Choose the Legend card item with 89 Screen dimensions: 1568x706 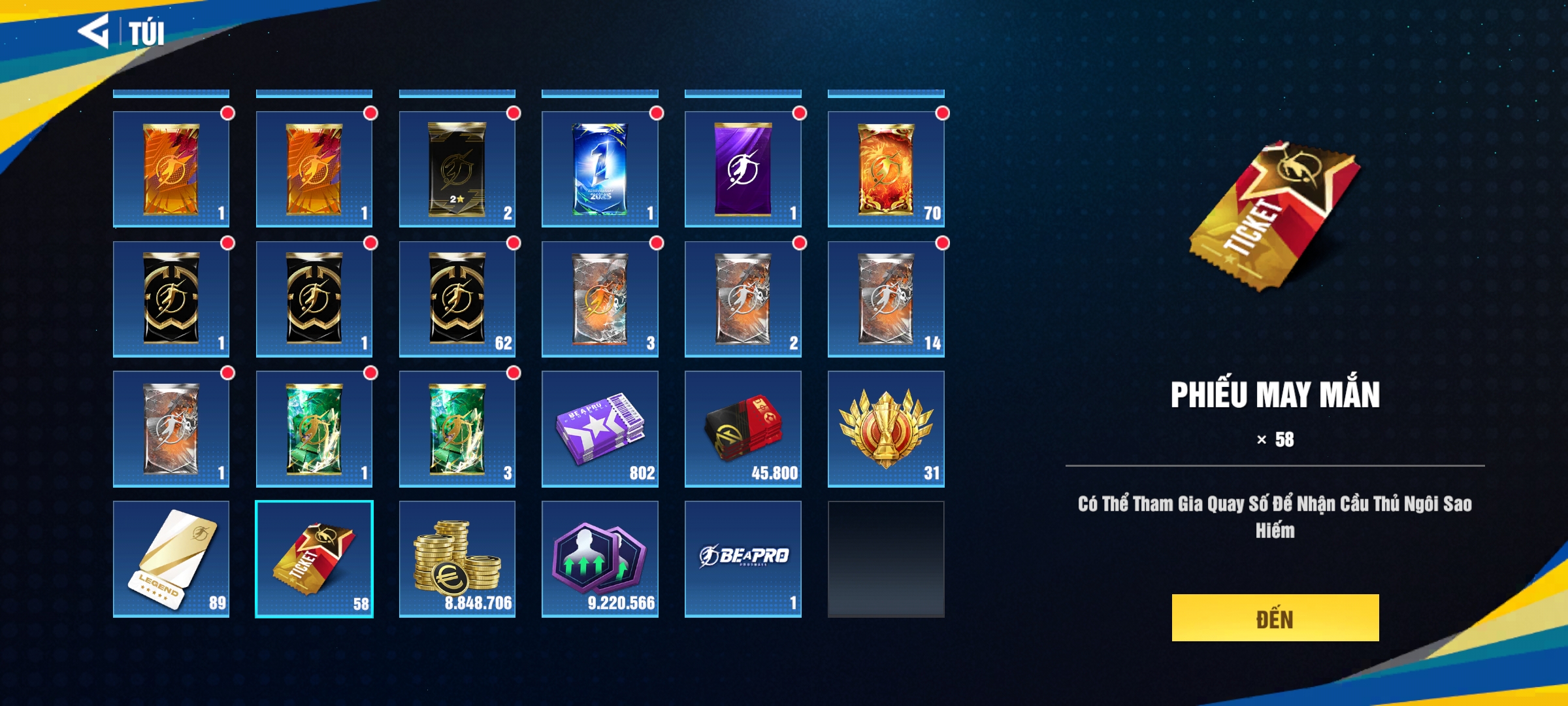click(x=171, y=559)
